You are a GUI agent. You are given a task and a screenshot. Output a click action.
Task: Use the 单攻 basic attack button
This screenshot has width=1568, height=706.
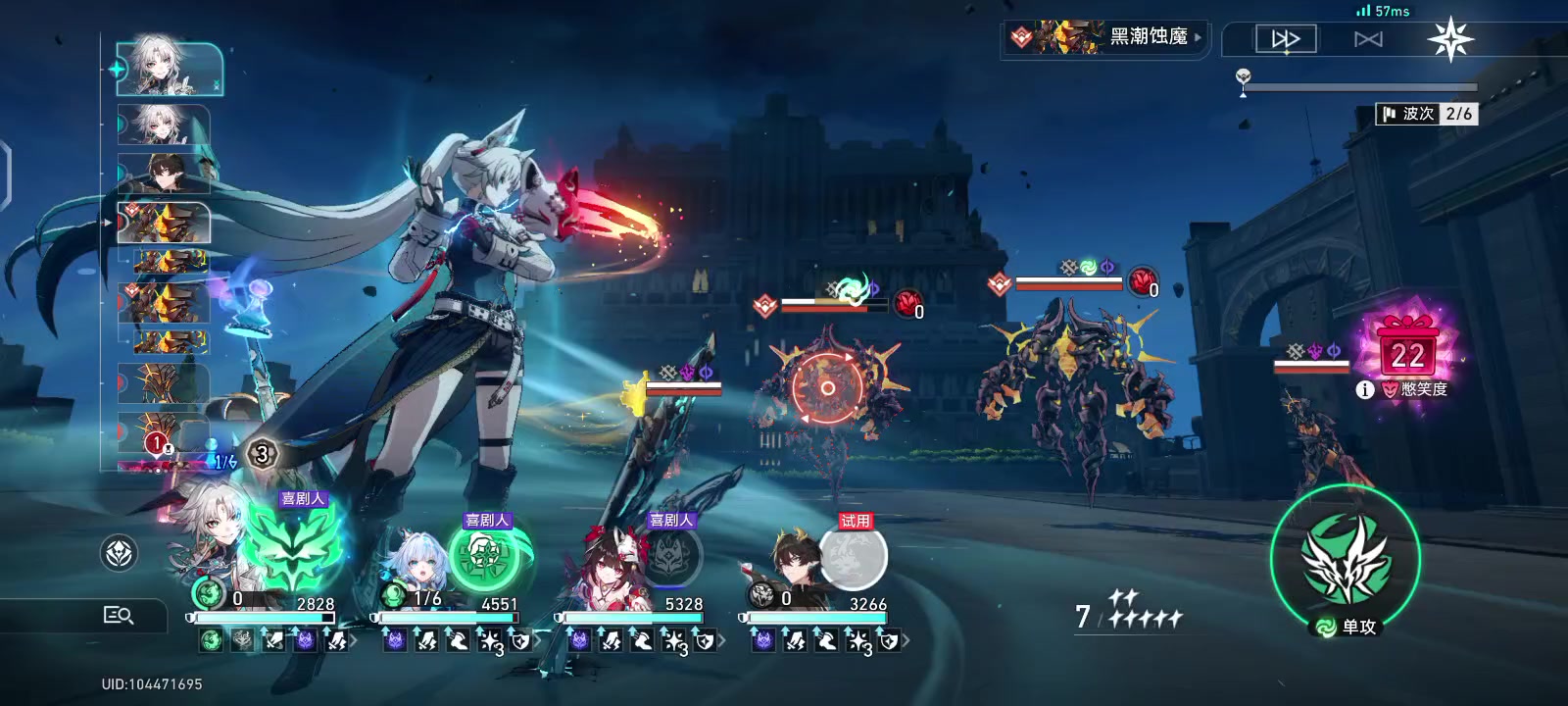[x=1345, y=559]
